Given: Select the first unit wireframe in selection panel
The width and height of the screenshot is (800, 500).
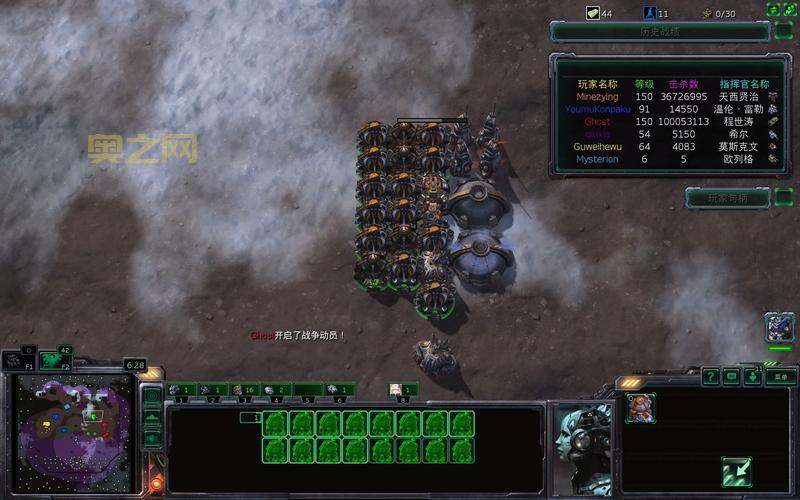Looking at the screenshot, I should click(x=276, y=424).
